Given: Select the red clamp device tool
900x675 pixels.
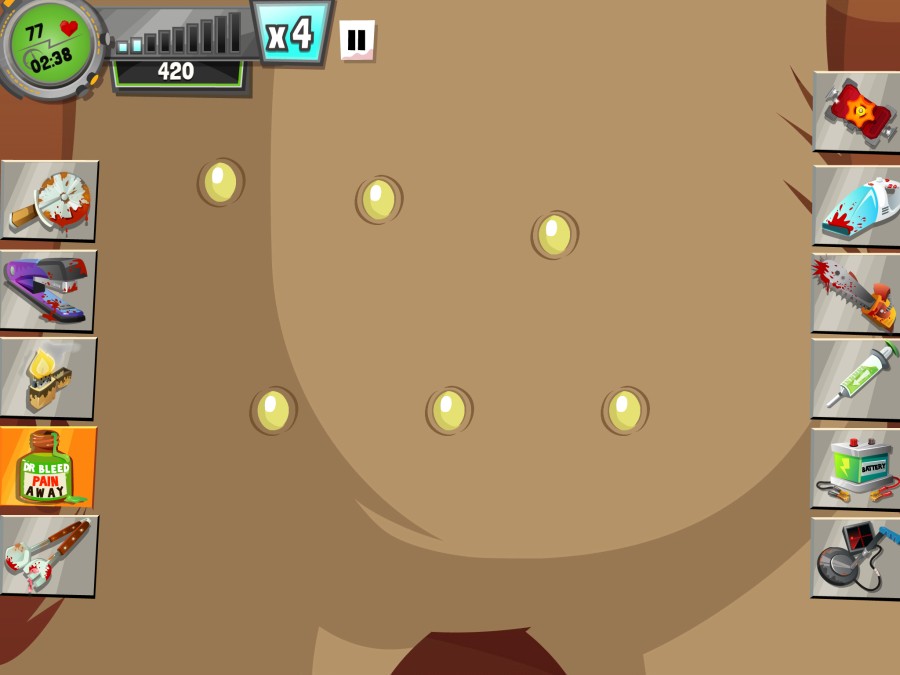Looking at the screenshot, I should point(856,111).
